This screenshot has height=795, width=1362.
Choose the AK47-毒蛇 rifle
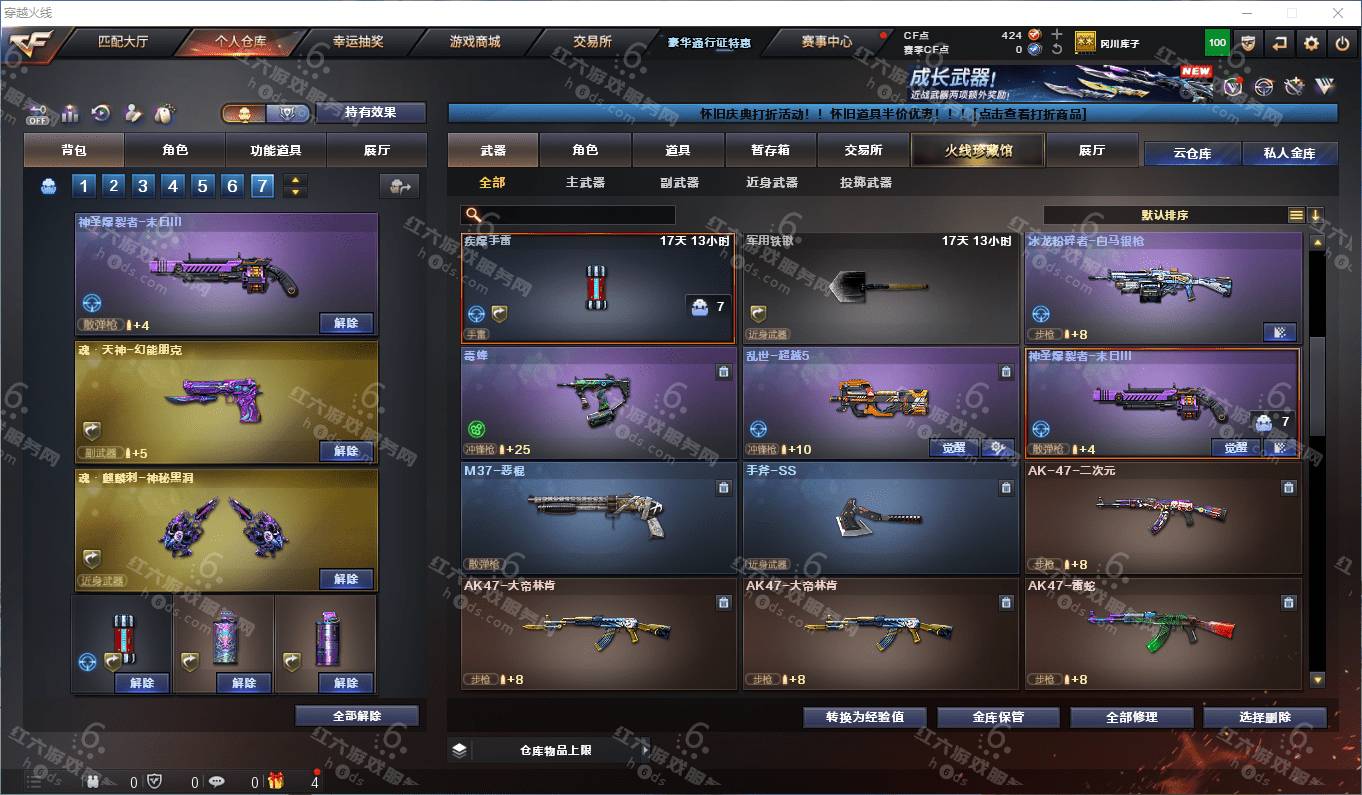click(1162, 632)
